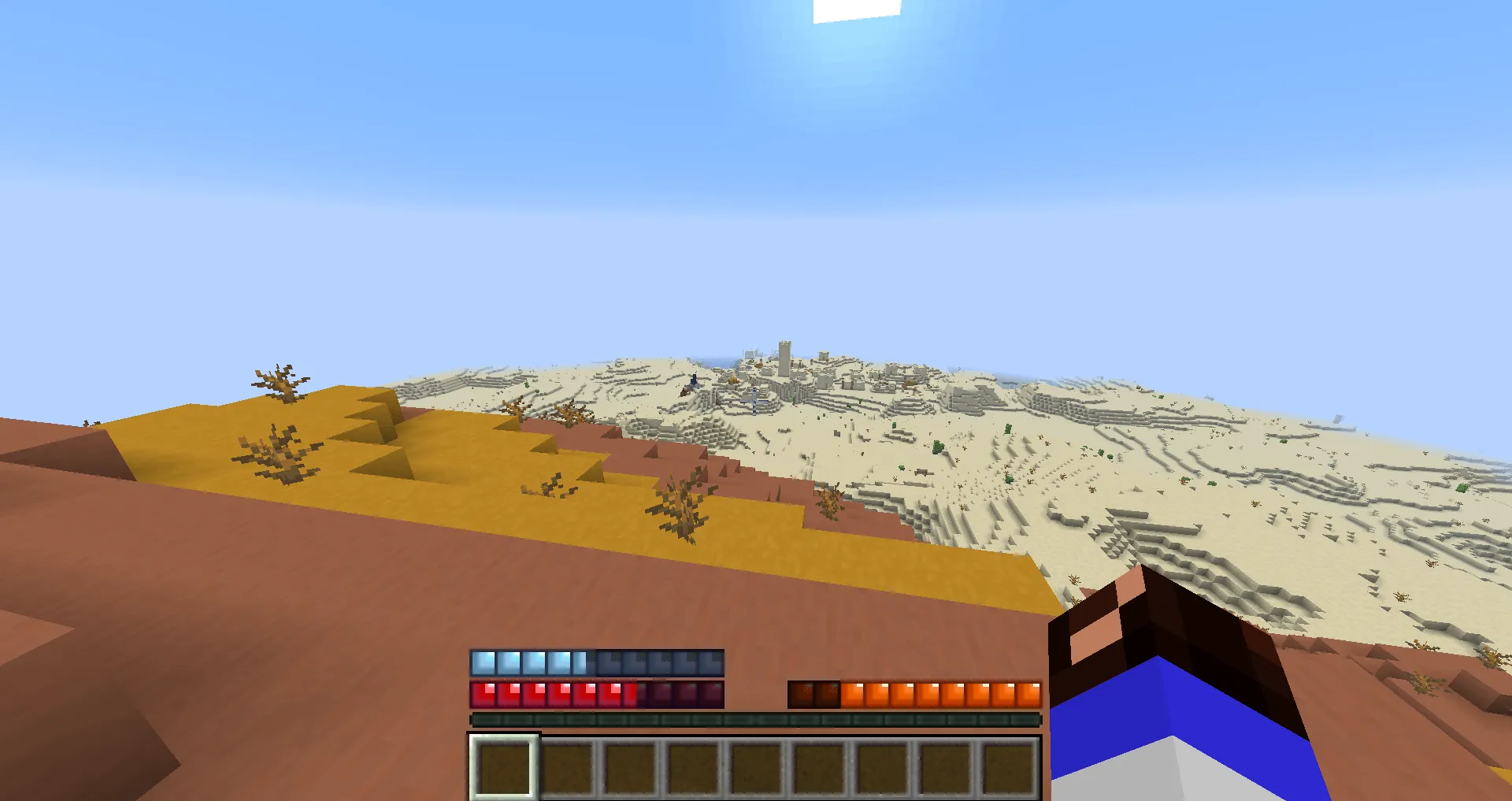Click the green experience bar

[756, 718]
